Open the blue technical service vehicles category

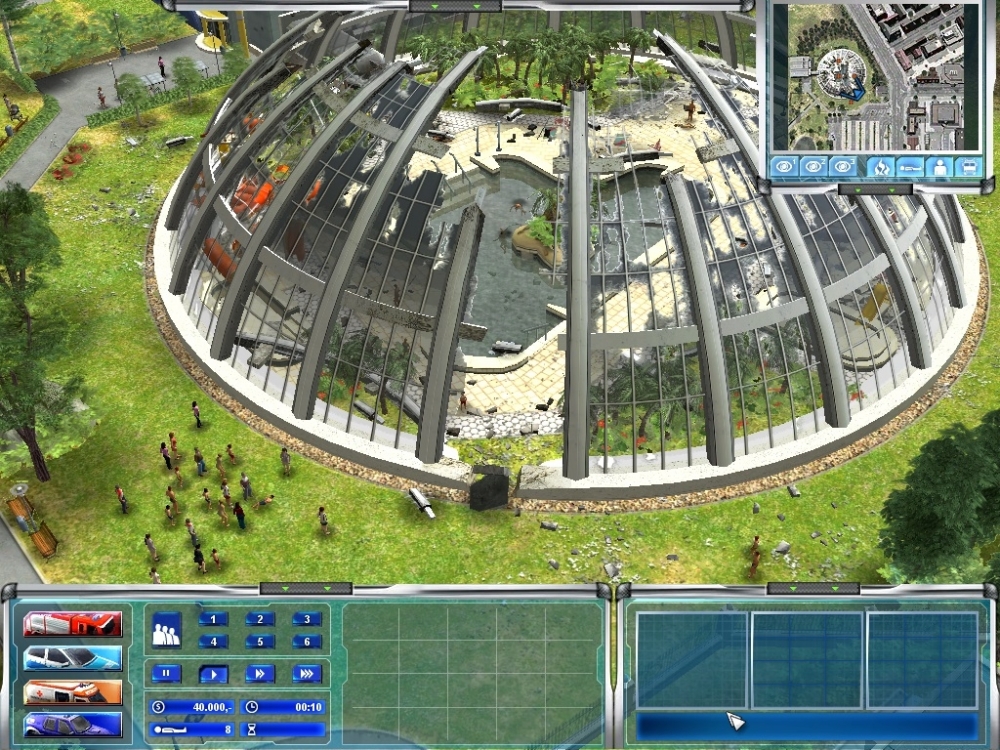tap(72, 725)
